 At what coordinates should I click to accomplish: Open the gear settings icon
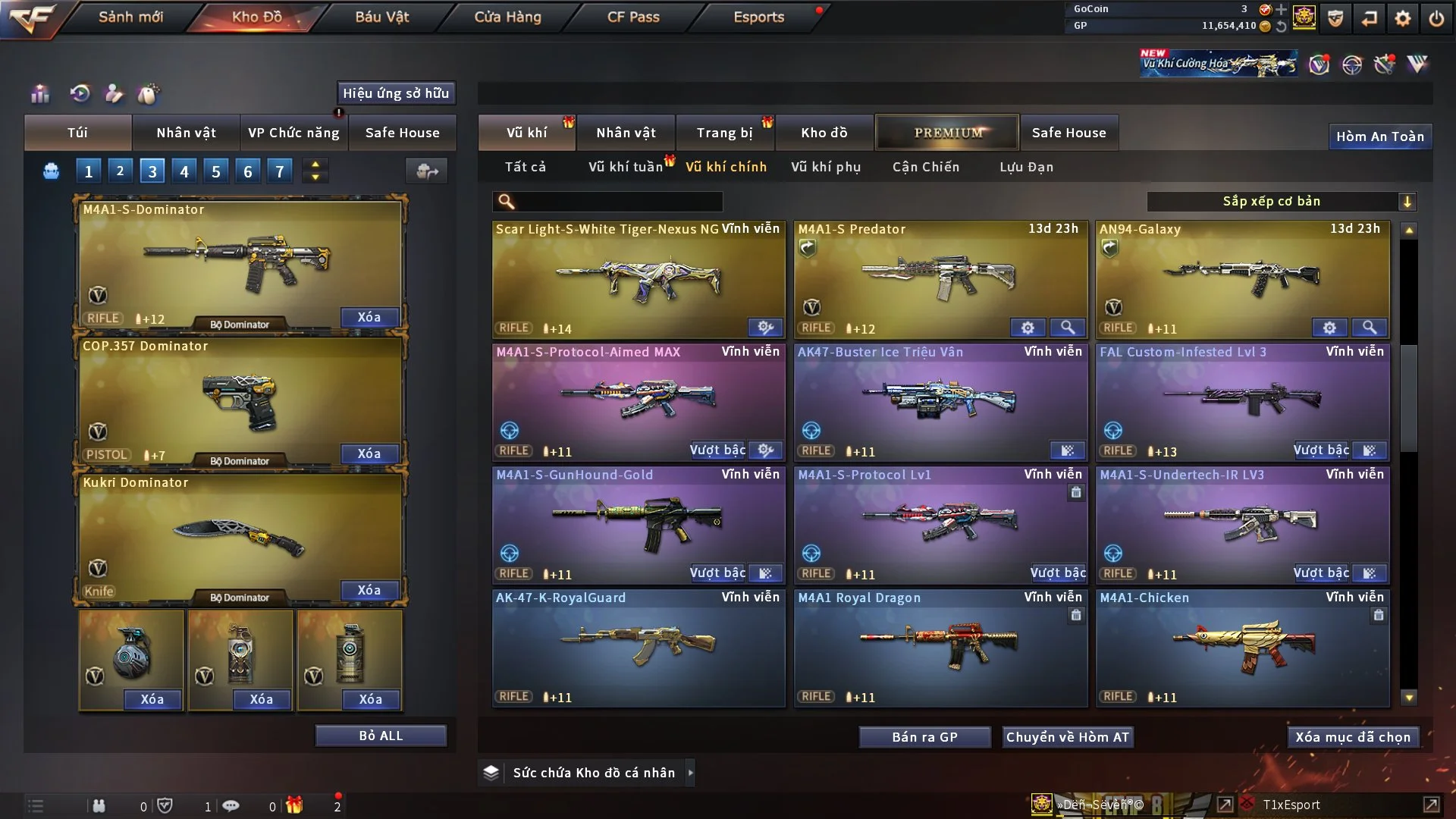click(1402, 18)
